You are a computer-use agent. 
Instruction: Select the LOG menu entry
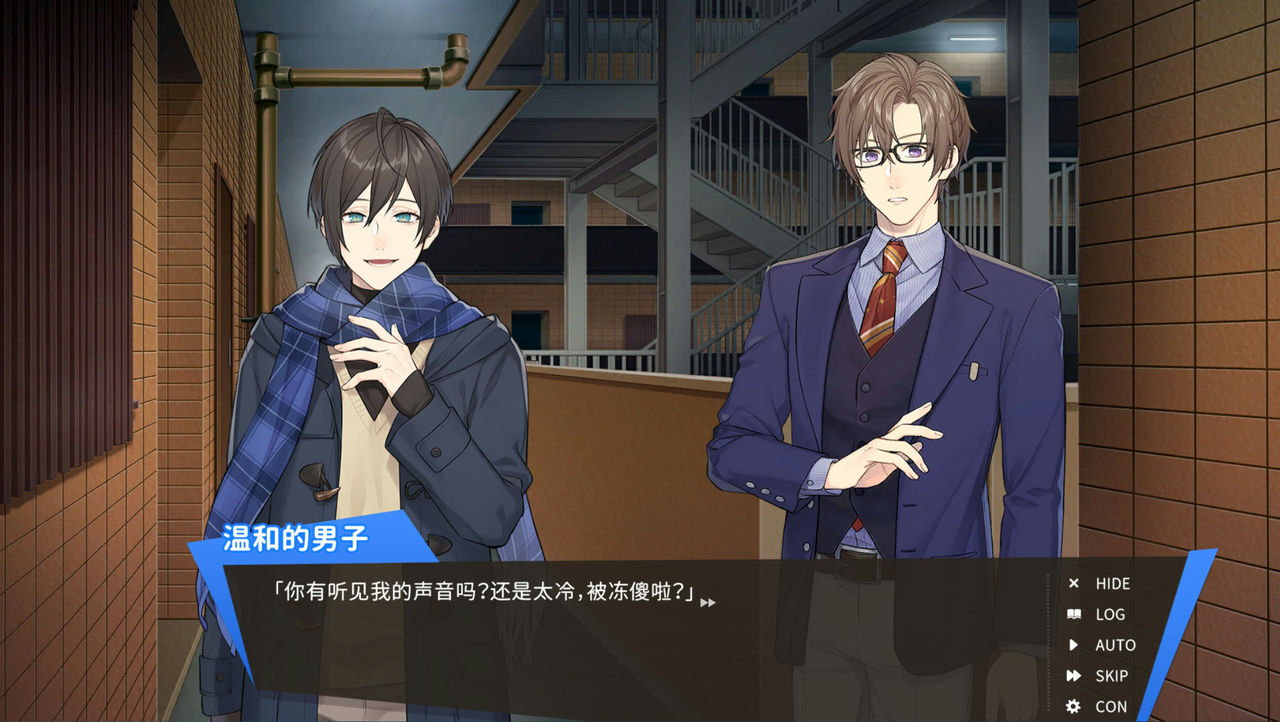[1110, 615]
